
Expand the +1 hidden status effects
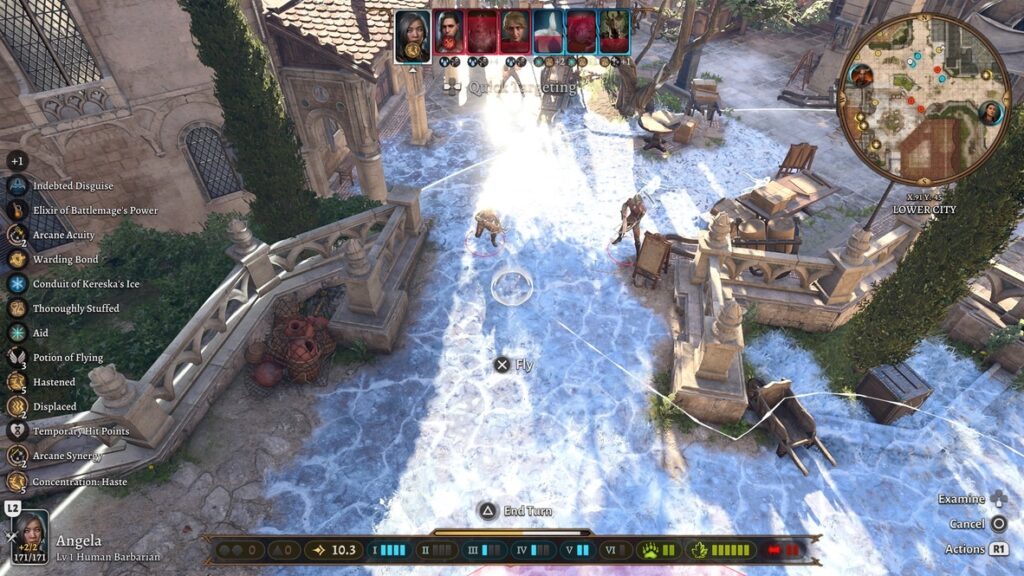pos(18,161)
